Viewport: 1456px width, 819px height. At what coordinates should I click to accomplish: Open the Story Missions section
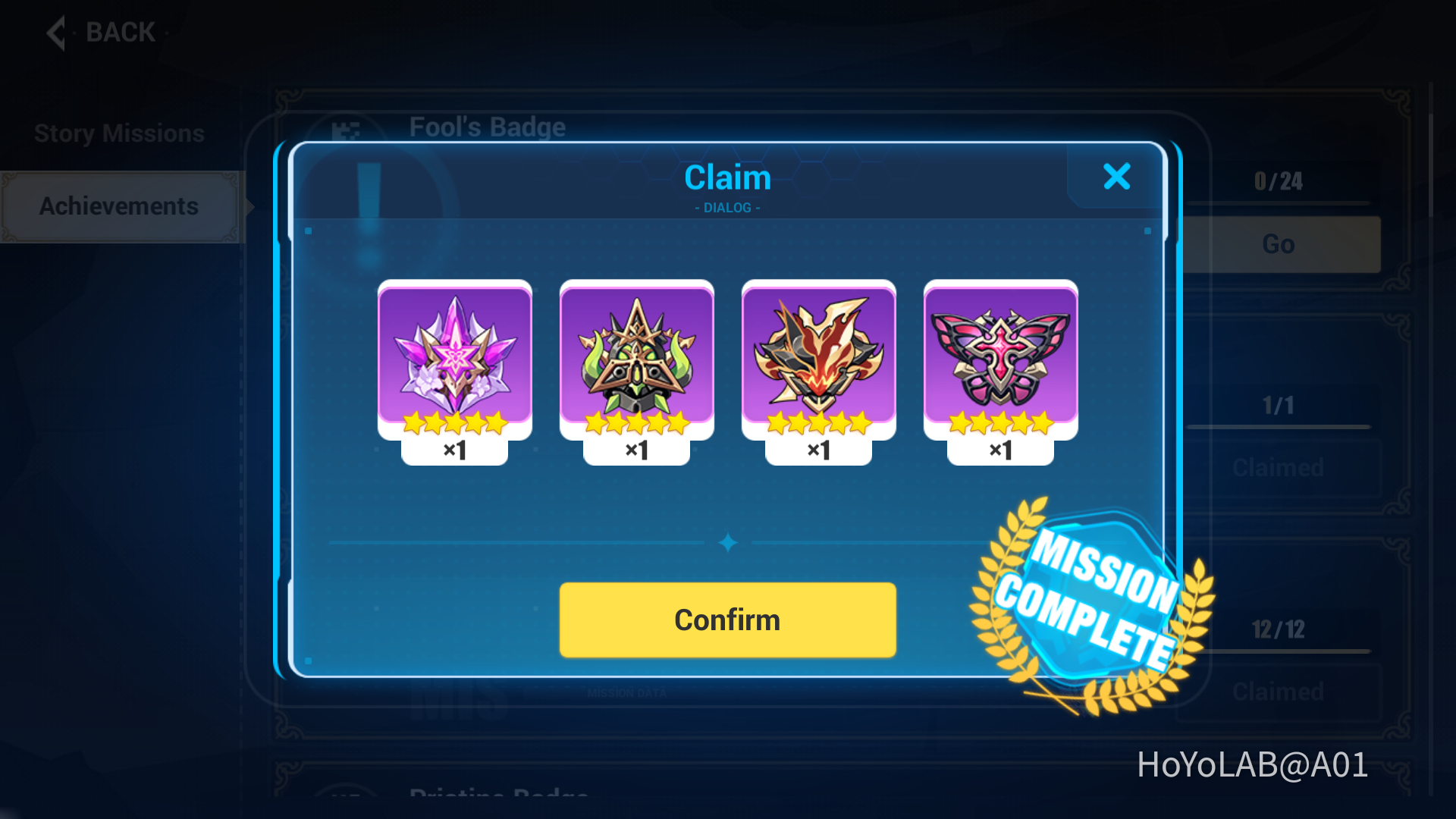pos(118,132)
